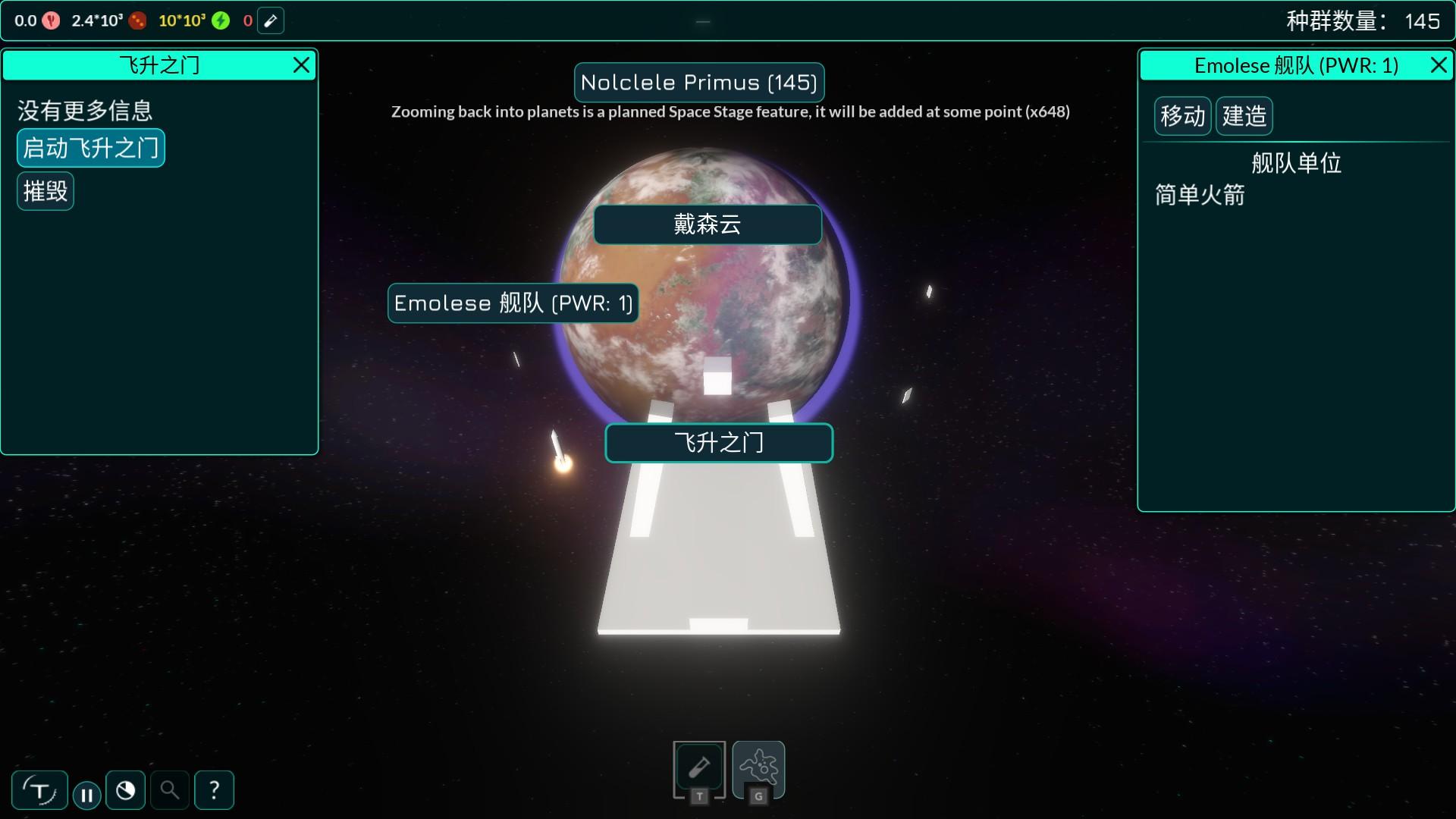
Task: Open the 建造 build option
Action: (x=1244, y=116)
